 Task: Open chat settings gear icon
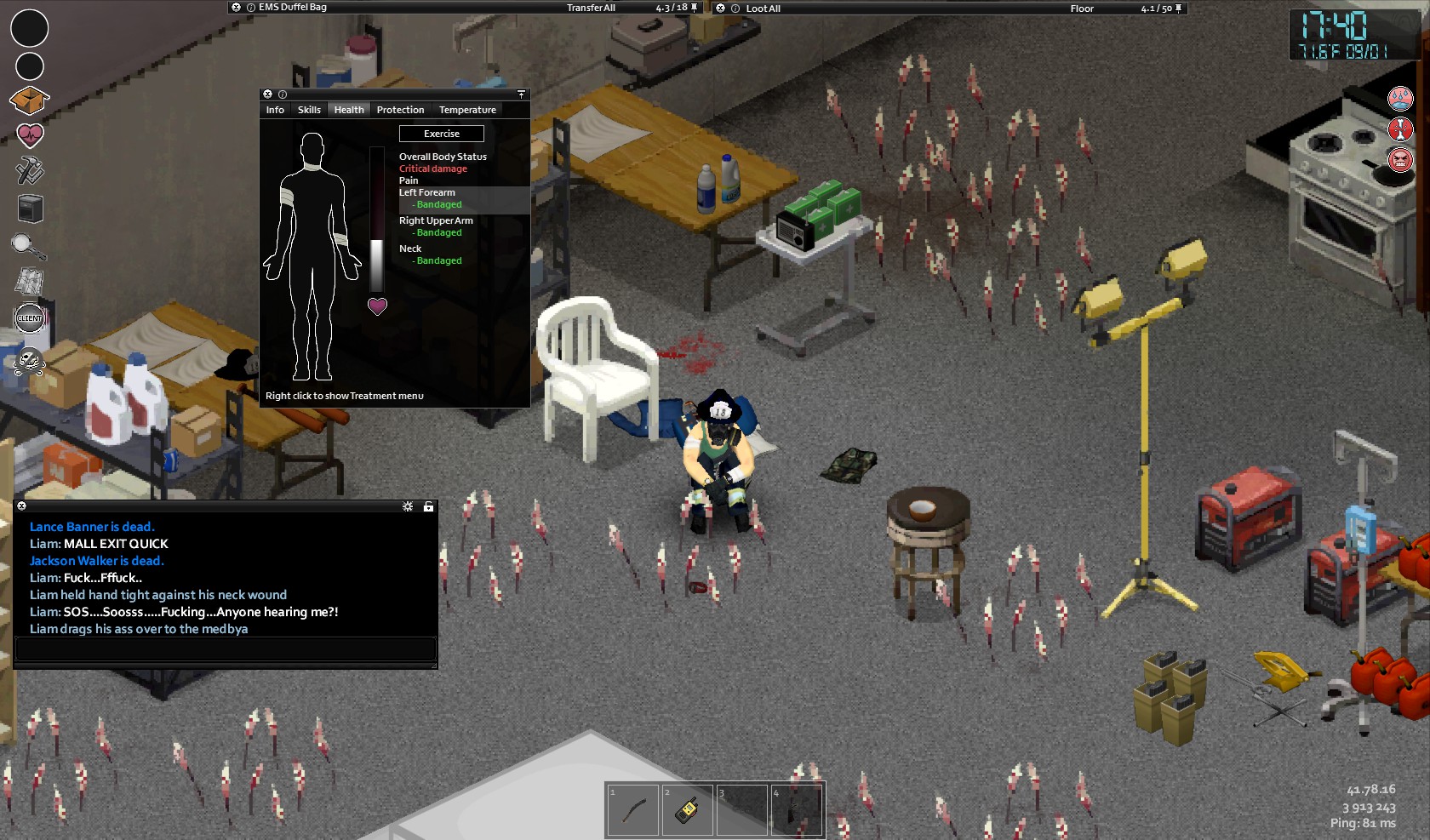pyautogui.click(x=408, y=506)
